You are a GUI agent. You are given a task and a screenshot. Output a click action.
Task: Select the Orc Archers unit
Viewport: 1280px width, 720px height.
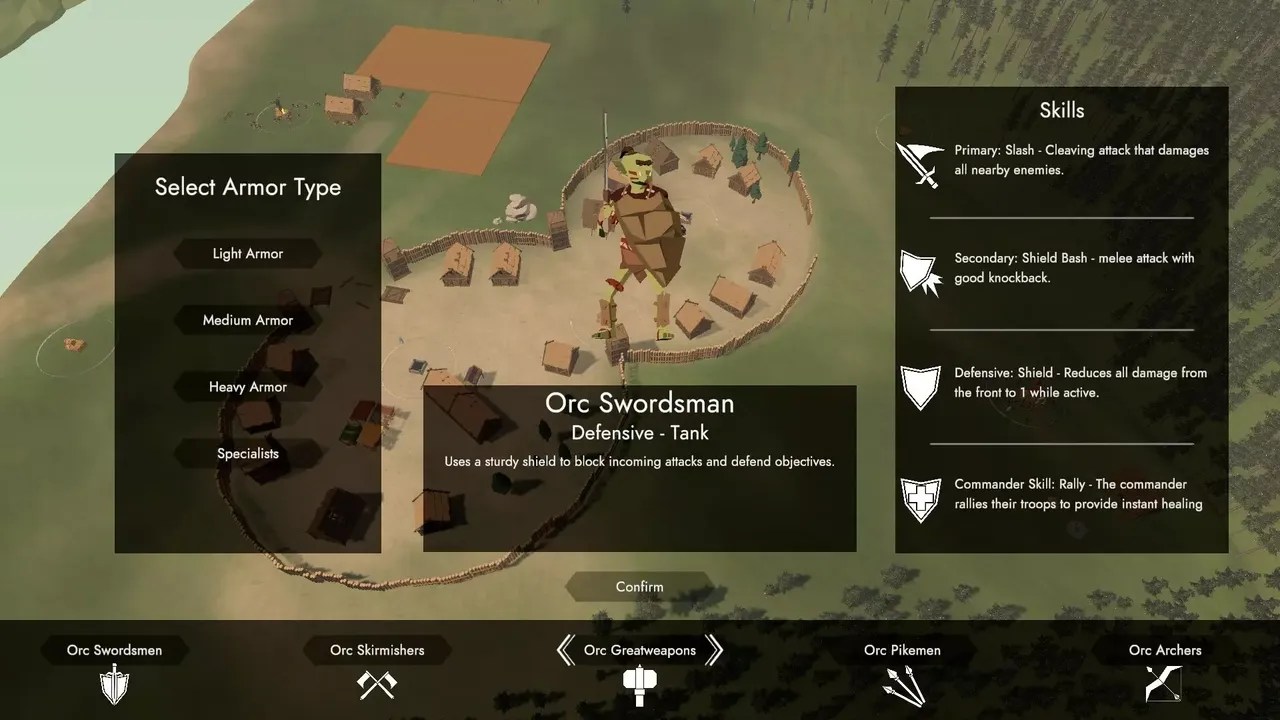pyautogui.click(x=1165, y=650)
